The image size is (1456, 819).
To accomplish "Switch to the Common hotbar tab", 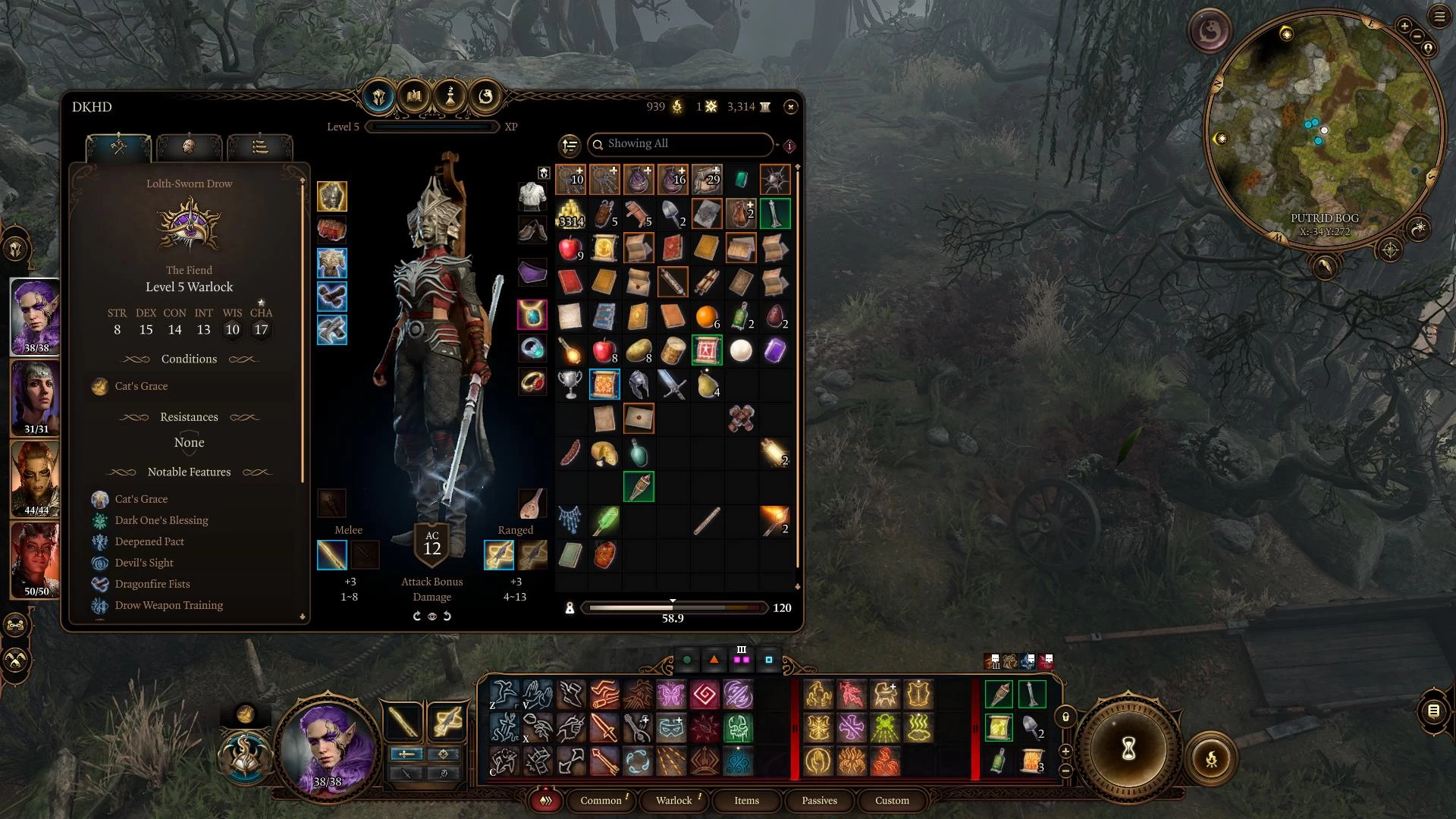I will pyautogui.click(x=601, y=800).
